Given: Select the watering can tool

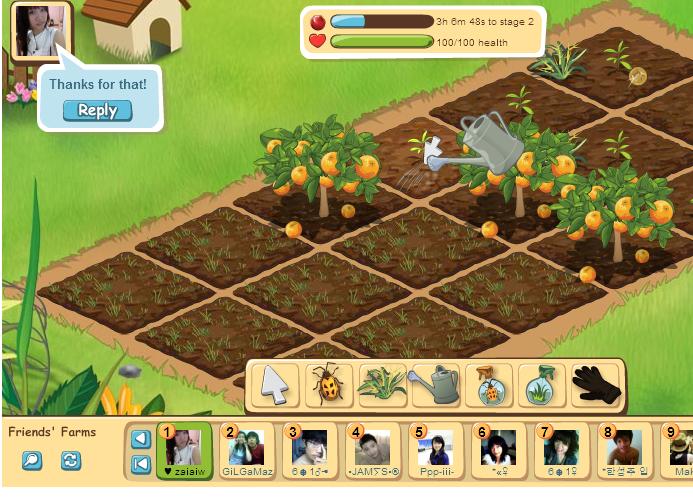Looking at the screenshot, I should [x=434, y=384].
